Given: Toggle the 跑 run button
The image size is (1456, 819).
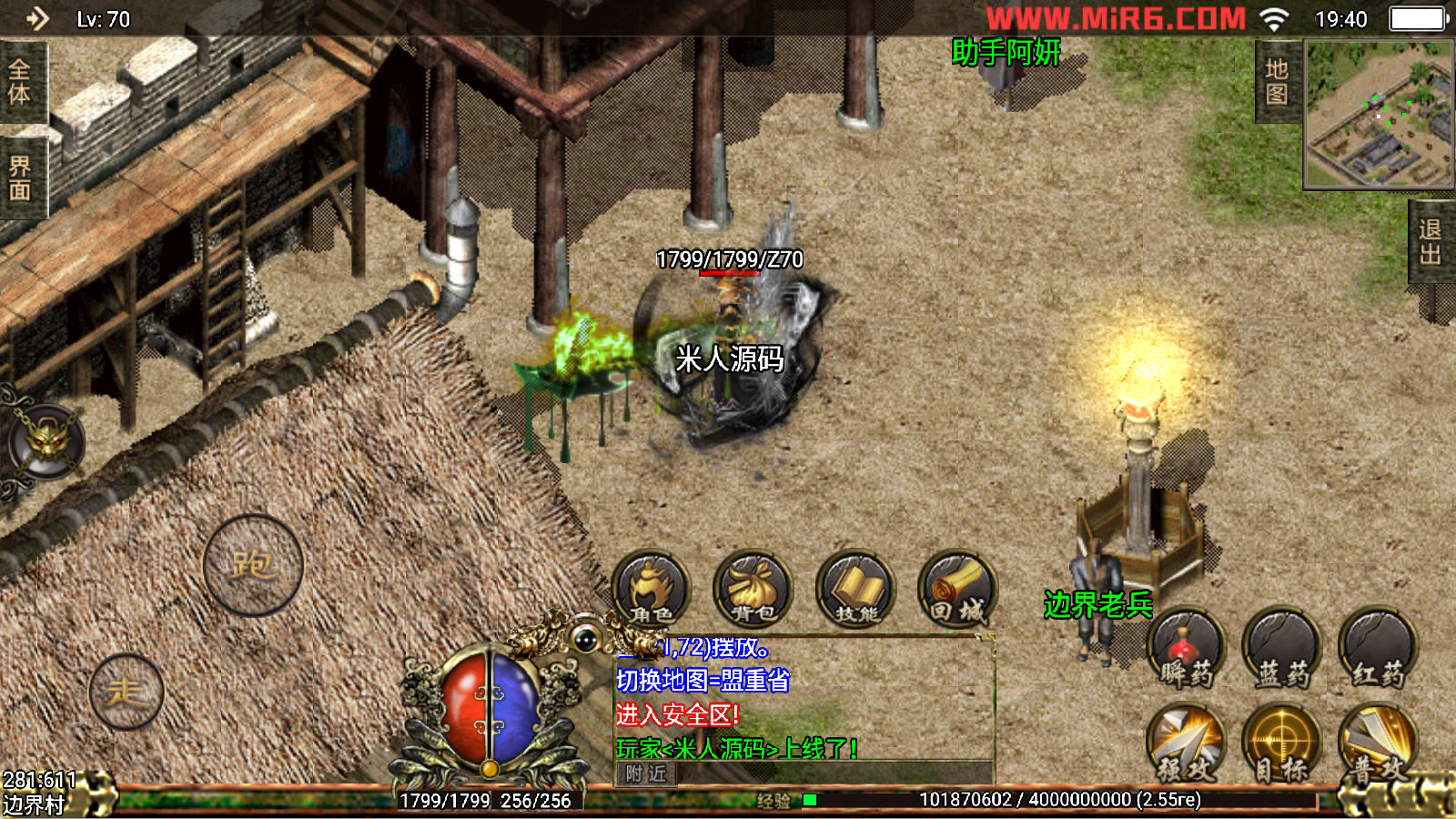Looking at the screenshot, I should tap(253, 565).
